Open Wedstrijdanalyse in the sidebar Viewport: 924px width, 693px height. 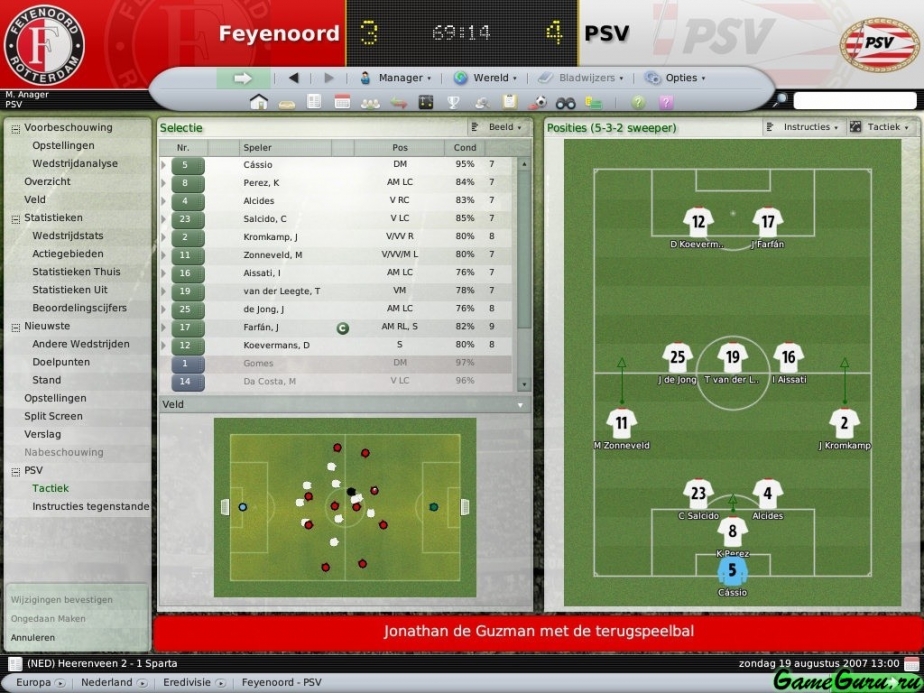pos(75,164)
